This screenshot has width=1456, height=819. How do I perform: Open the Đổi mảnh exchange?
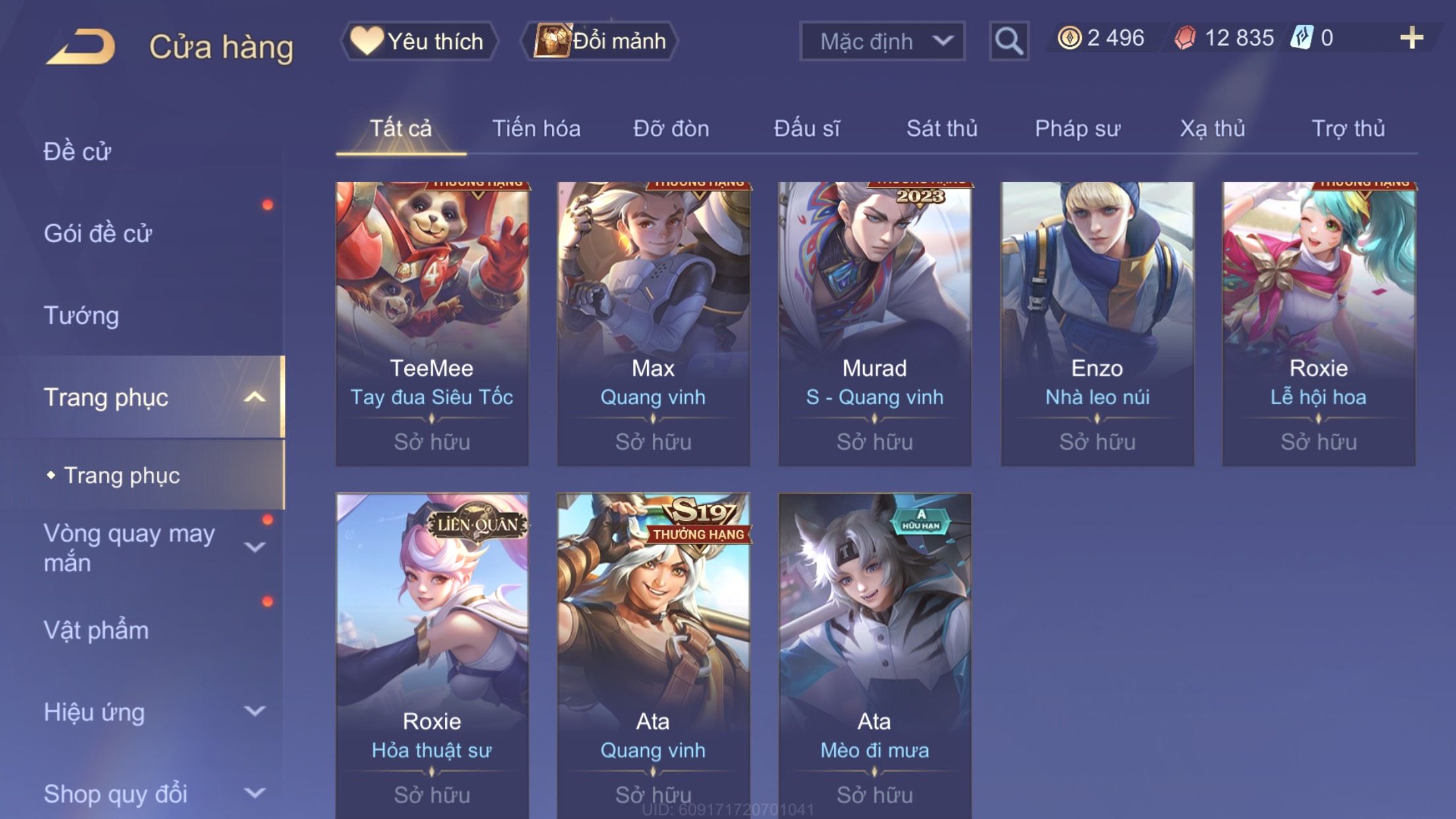pos(600,41)
